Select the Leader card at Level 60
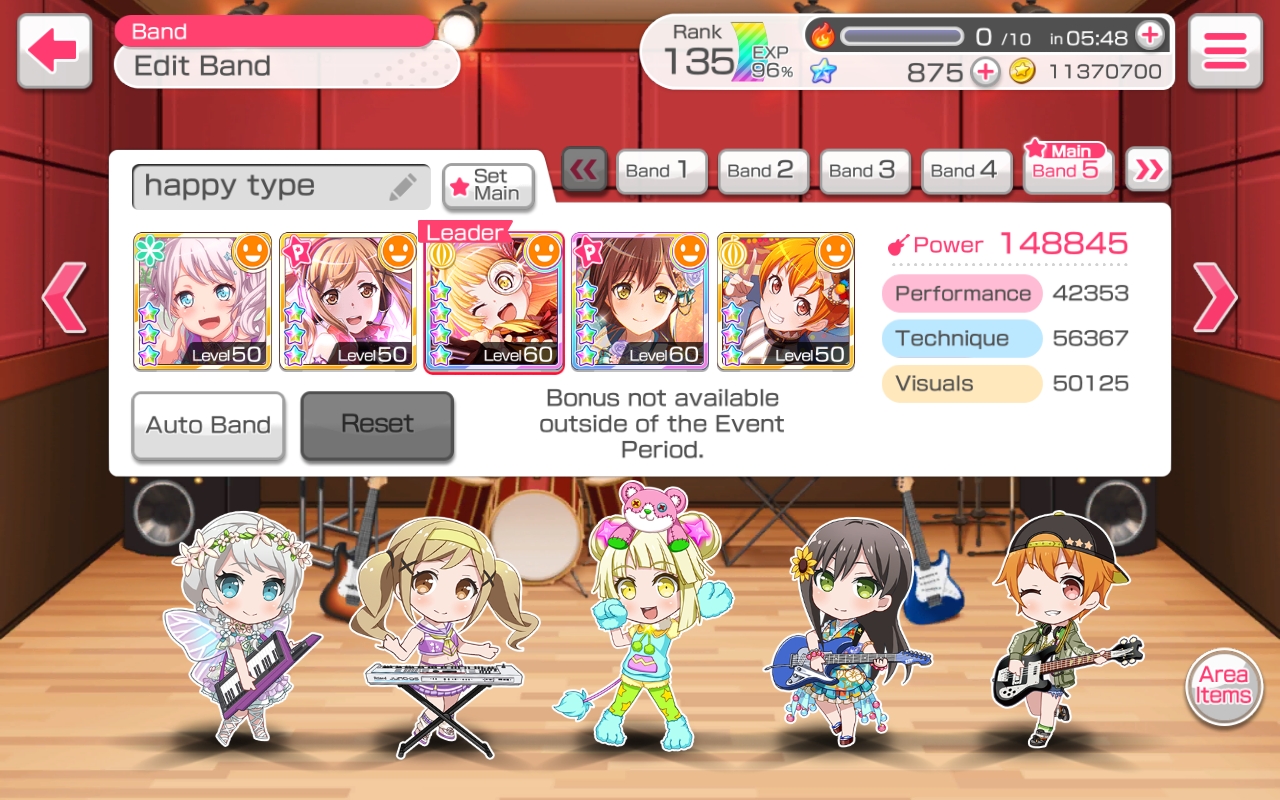Image resolution: width=1280 pixels, height=800 pixels. [494, 302]
